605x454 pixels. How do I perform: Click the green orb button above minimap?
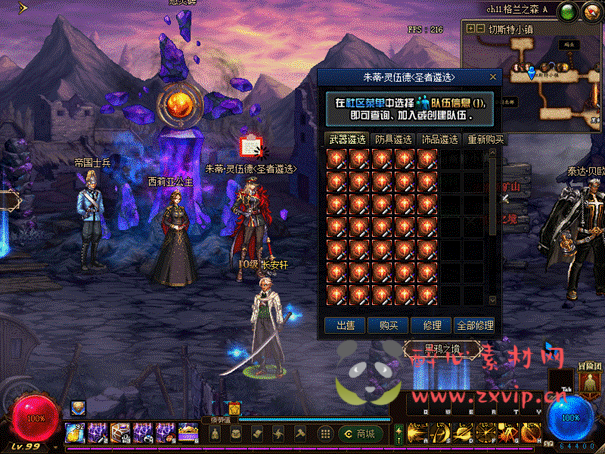click(567, 12)
